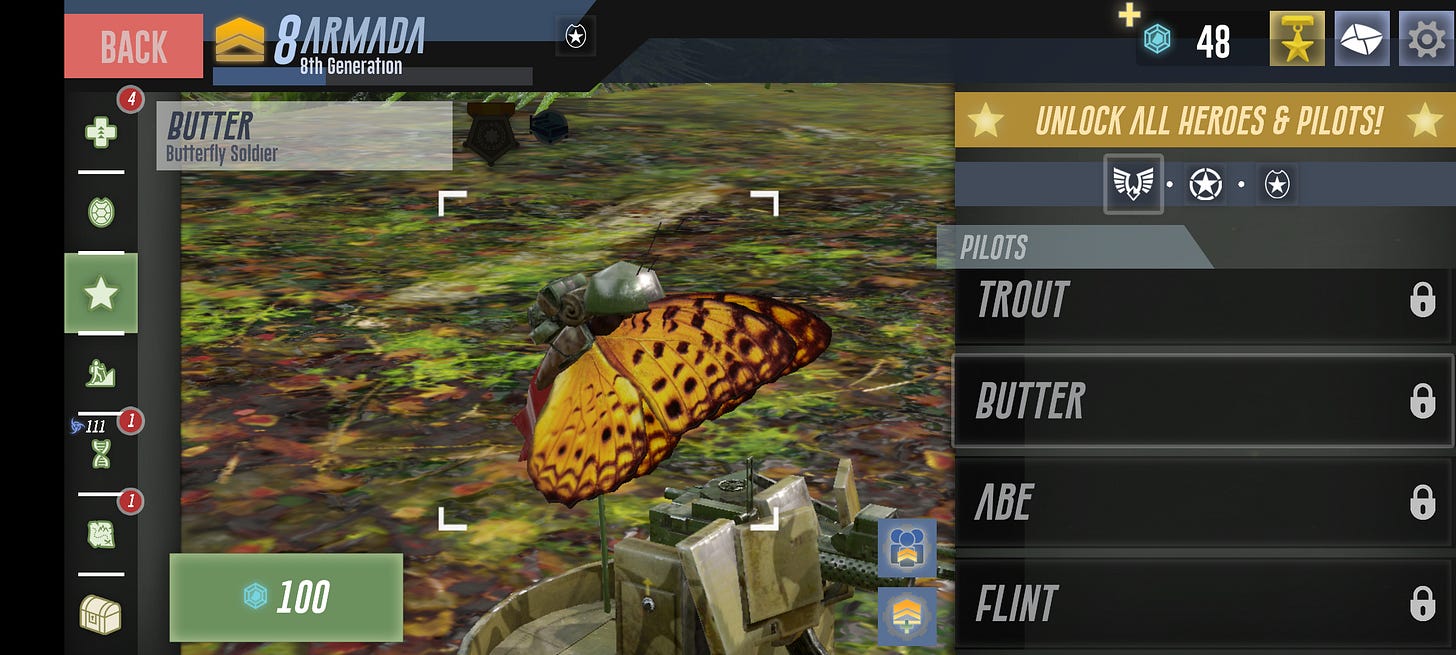Open the turtle shell sidebar section

point(101,212)
